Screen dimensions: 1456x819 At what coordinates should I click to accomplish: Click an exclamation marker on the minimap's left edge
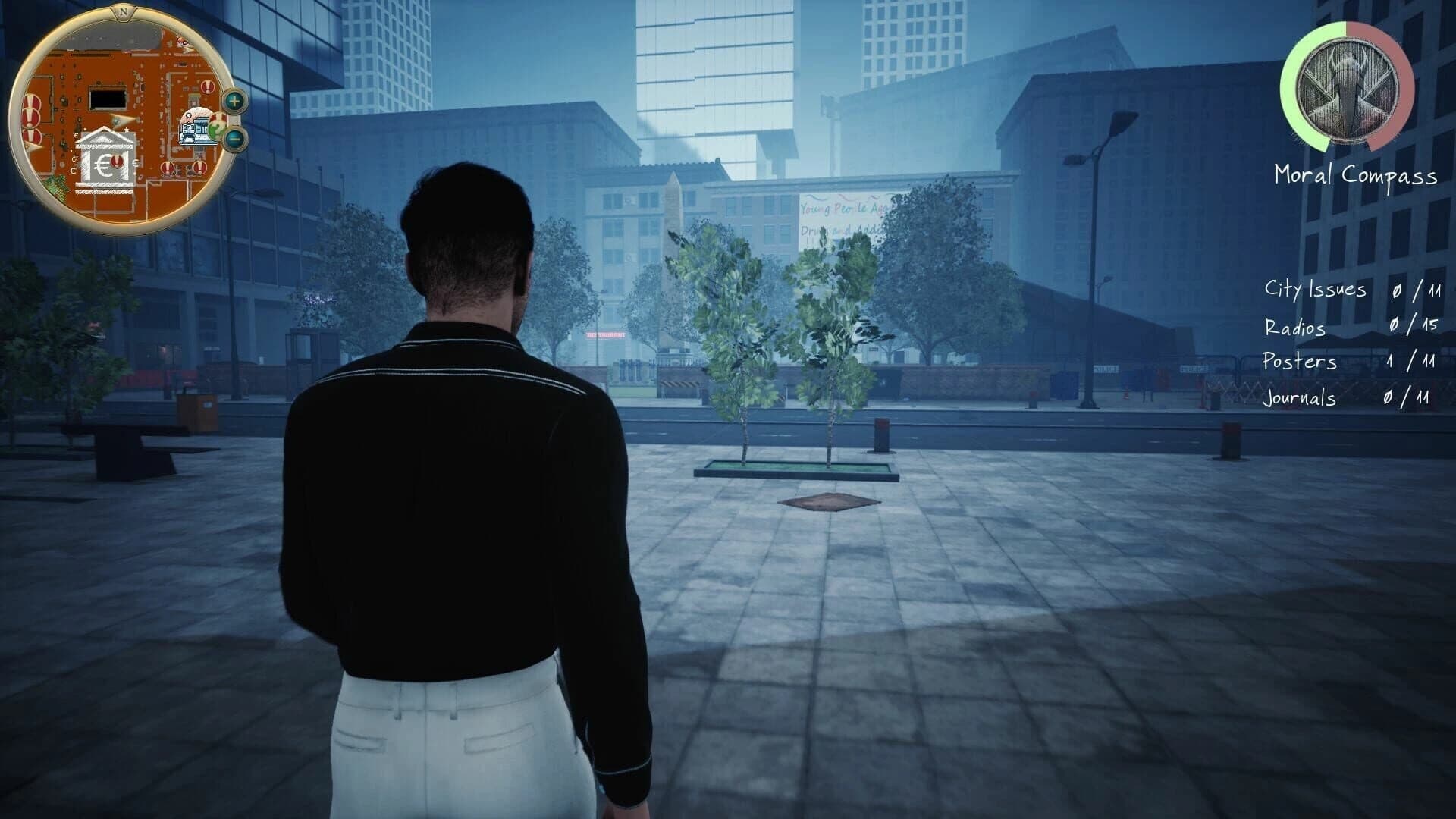point(31,118)
